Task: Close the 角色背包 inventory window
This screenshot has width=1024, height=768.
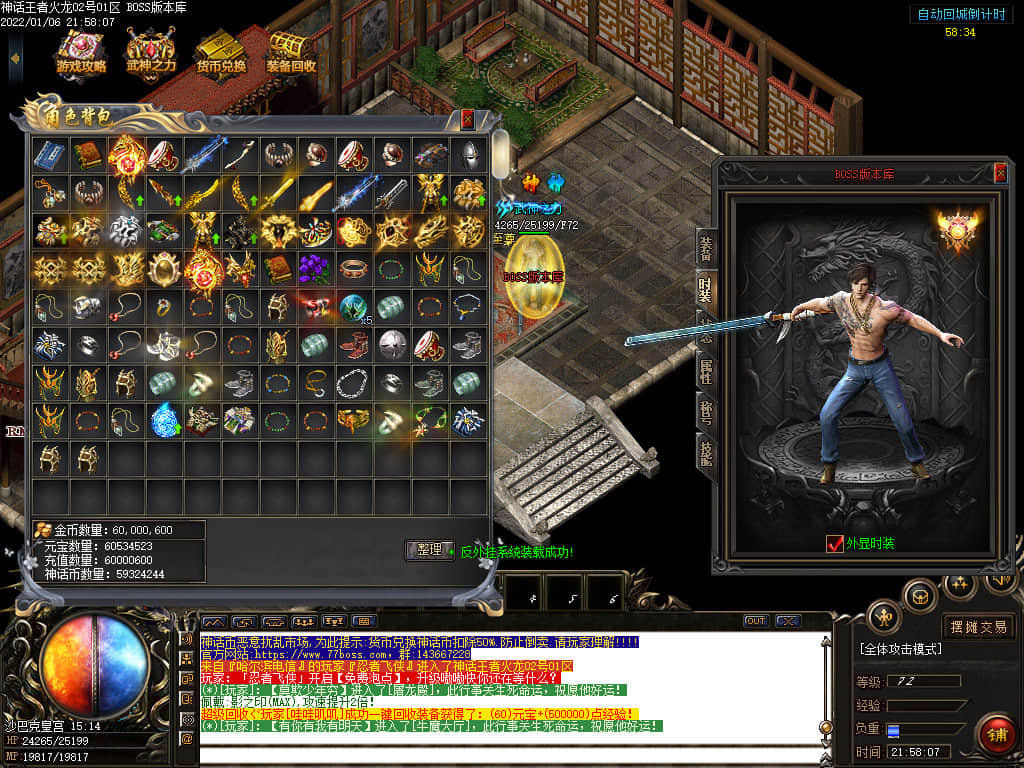Action: [x=467, y=119]
